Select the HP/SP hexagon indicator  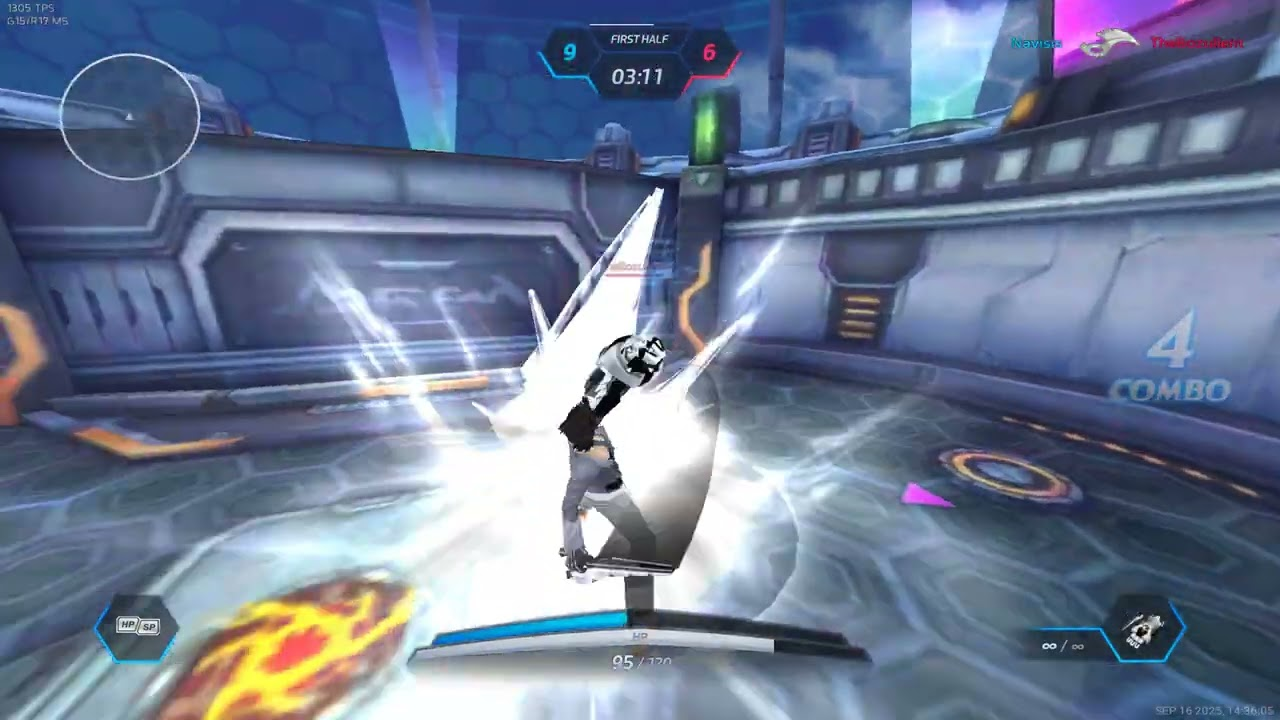137,628
